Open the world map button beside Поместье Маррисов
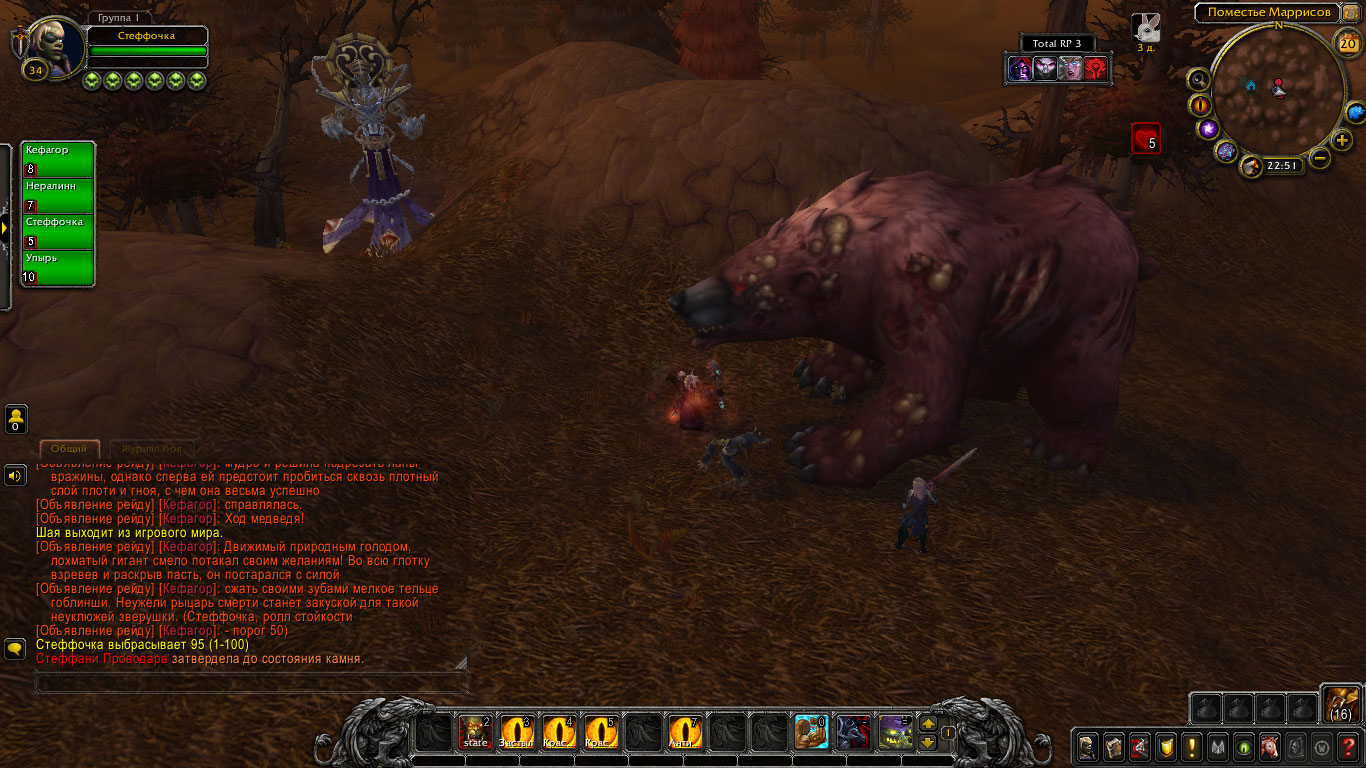The width and height of the screenshot is (1366, 768). pos(1350,12)
